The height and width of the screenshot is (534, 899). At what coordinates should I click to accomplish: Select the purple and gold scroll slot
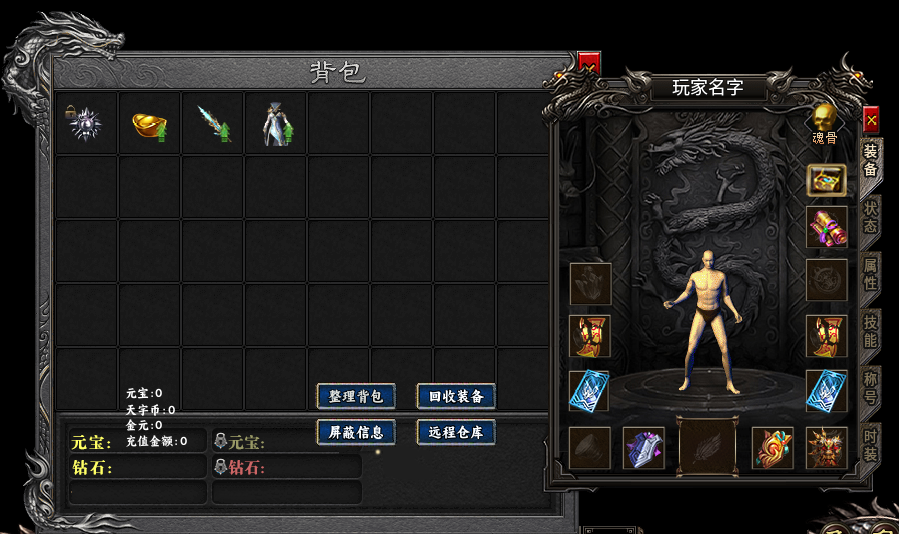827,227
